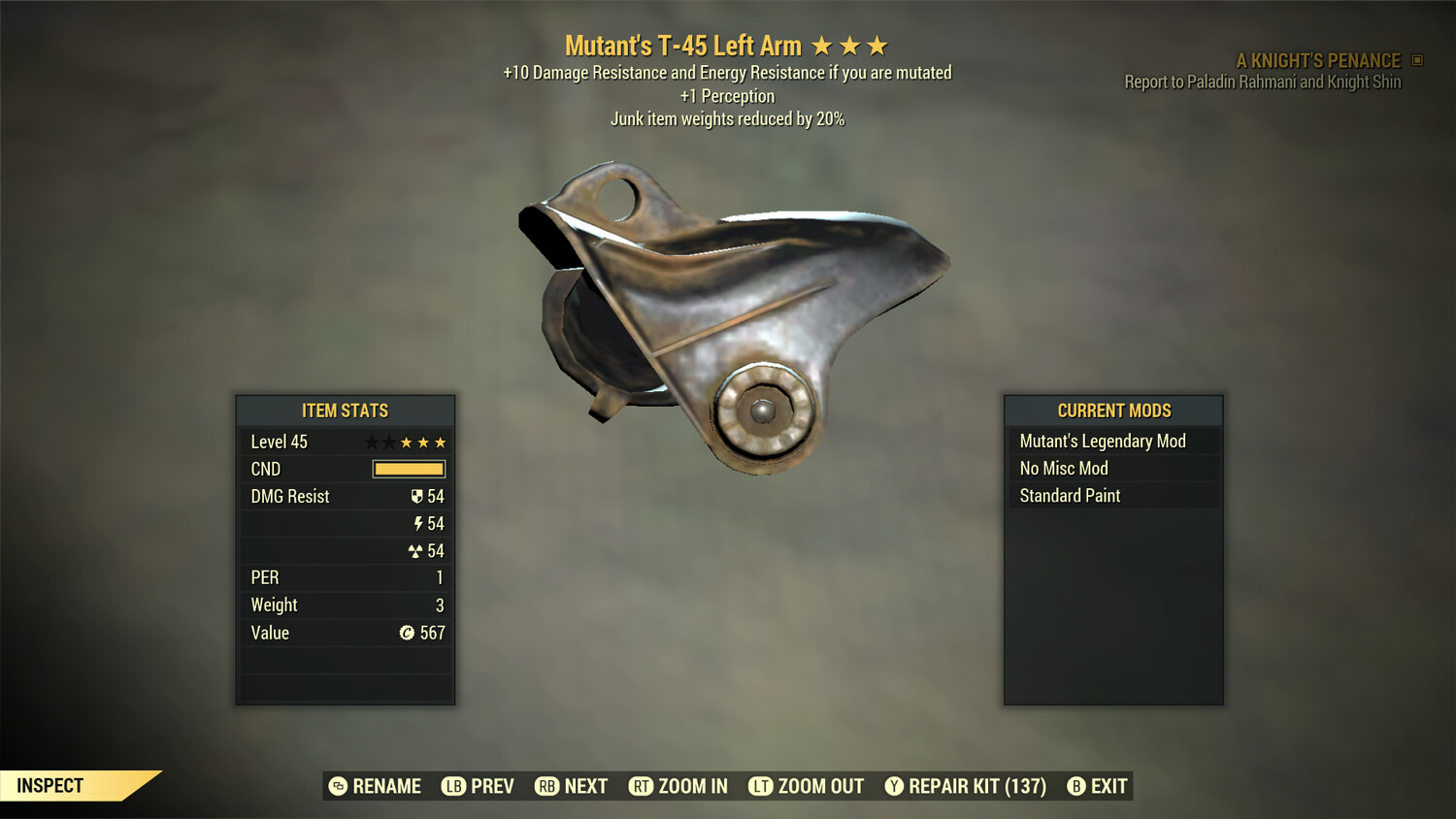Click the shield icon next to DMG Resist
1456x819 pixels.
[x=417, y=496]
